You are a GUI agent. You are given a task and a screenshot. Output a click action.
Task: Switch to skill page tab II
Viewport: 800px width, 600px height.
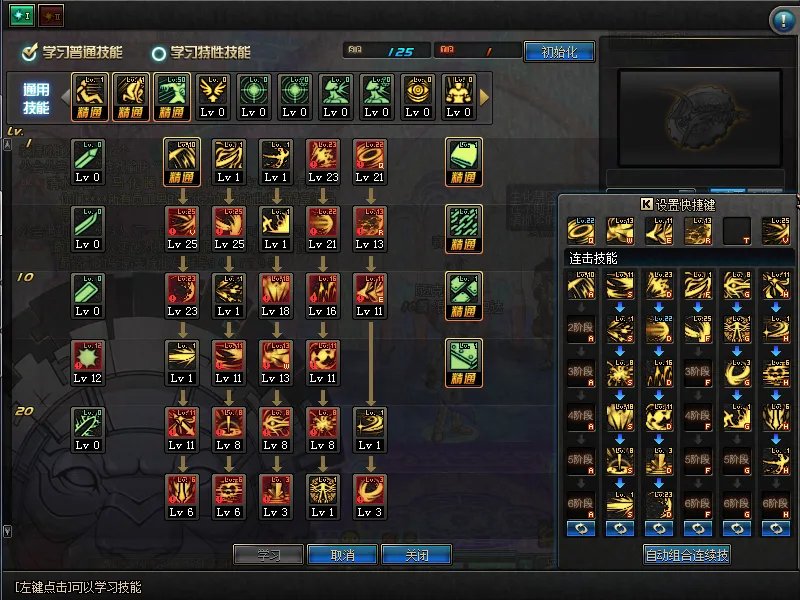(51, 15)
